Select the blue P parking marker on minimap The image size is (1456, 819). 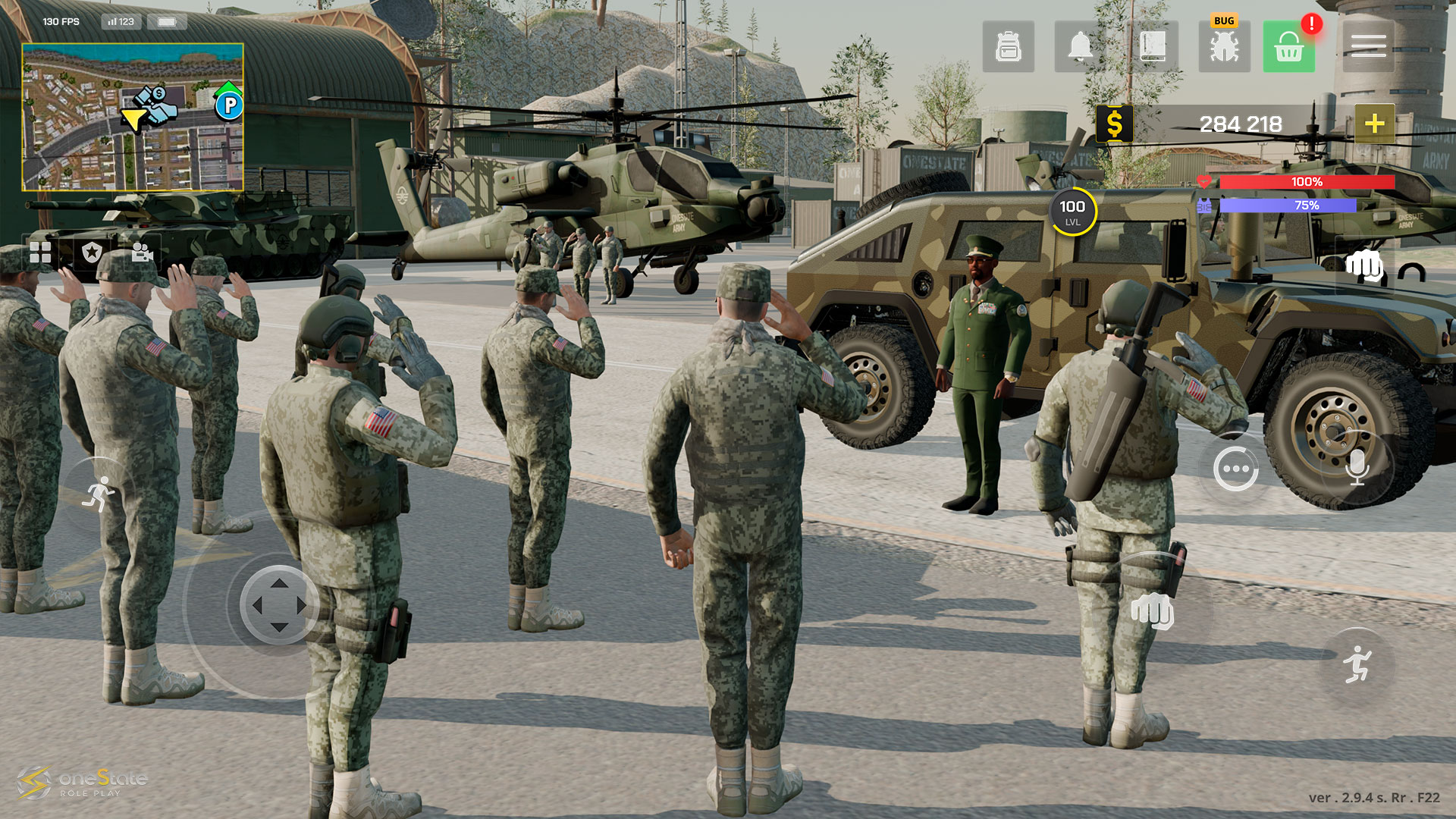tap(228, 105)
